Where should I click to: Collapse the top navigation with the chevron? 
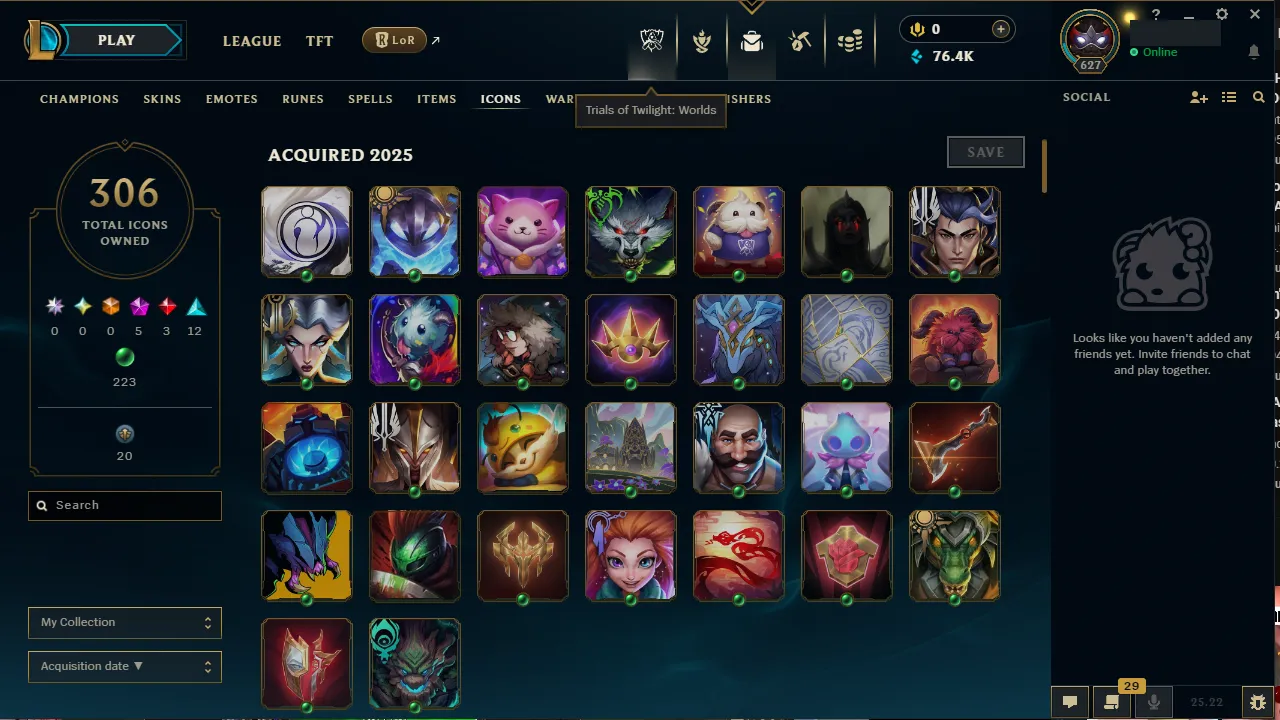pos(751,7)
